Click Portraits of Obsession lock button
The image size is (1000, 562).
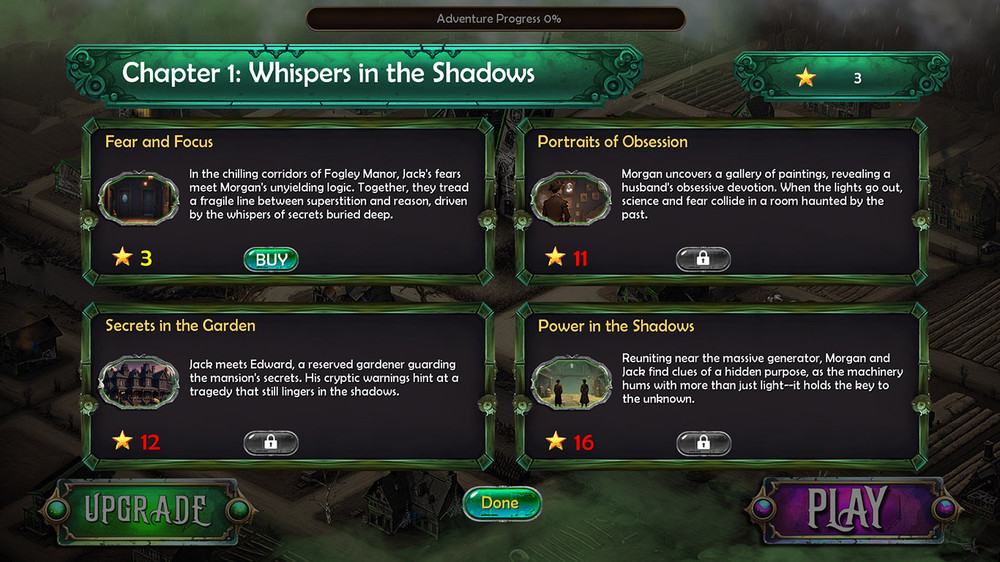703,260
